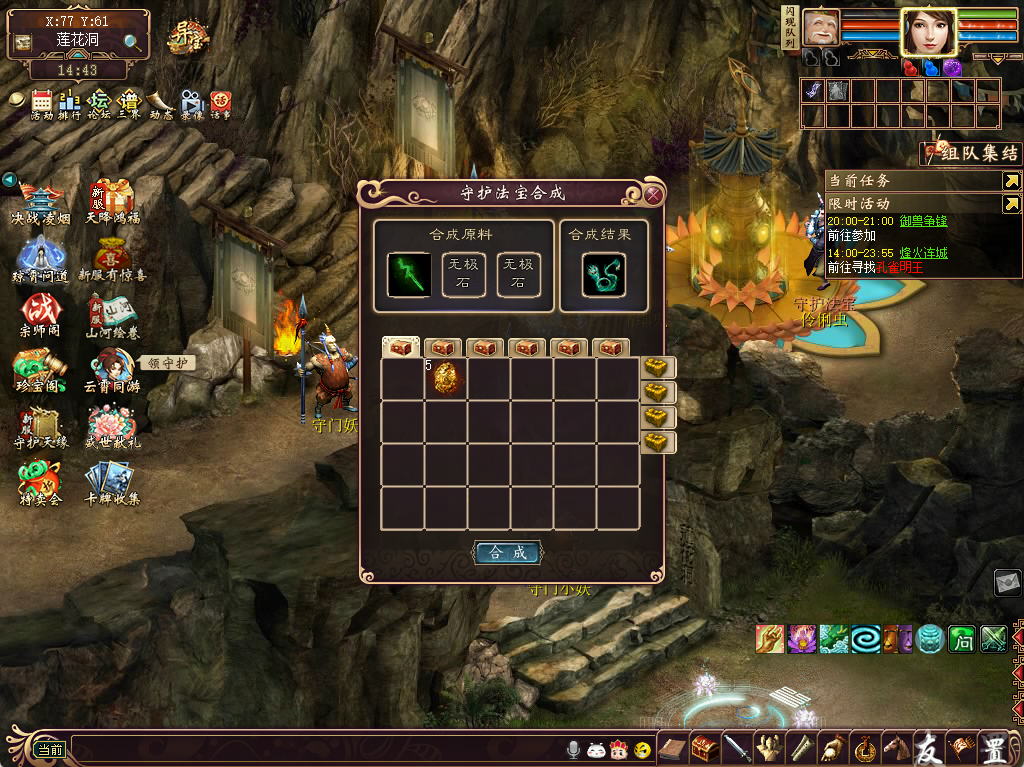Click the synthesis result ring item
The height and width of the screenshot is (767, 1024).
click(603, 274)
